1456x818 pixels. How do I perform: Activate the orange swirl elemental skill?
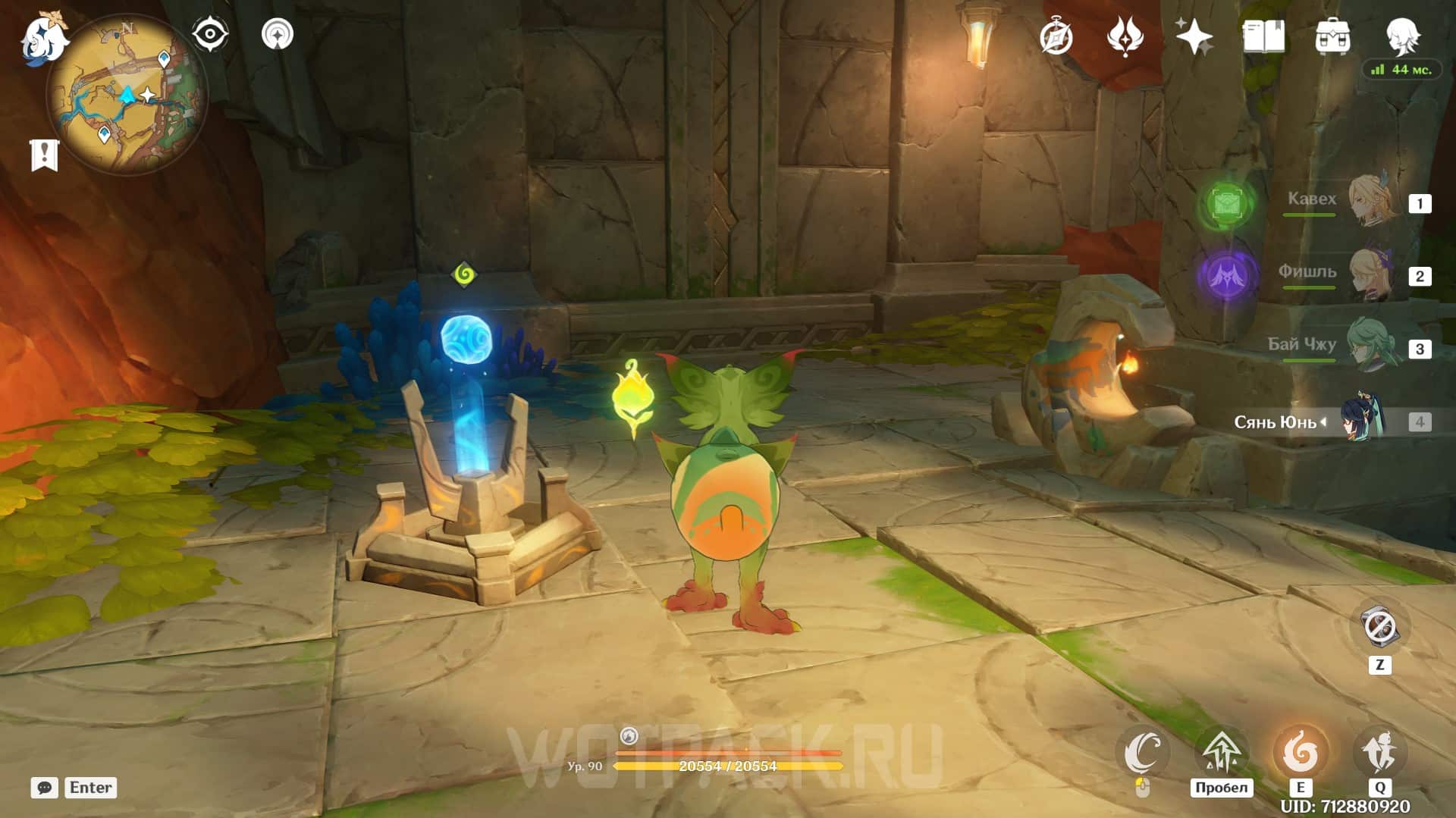[1301, 752]
